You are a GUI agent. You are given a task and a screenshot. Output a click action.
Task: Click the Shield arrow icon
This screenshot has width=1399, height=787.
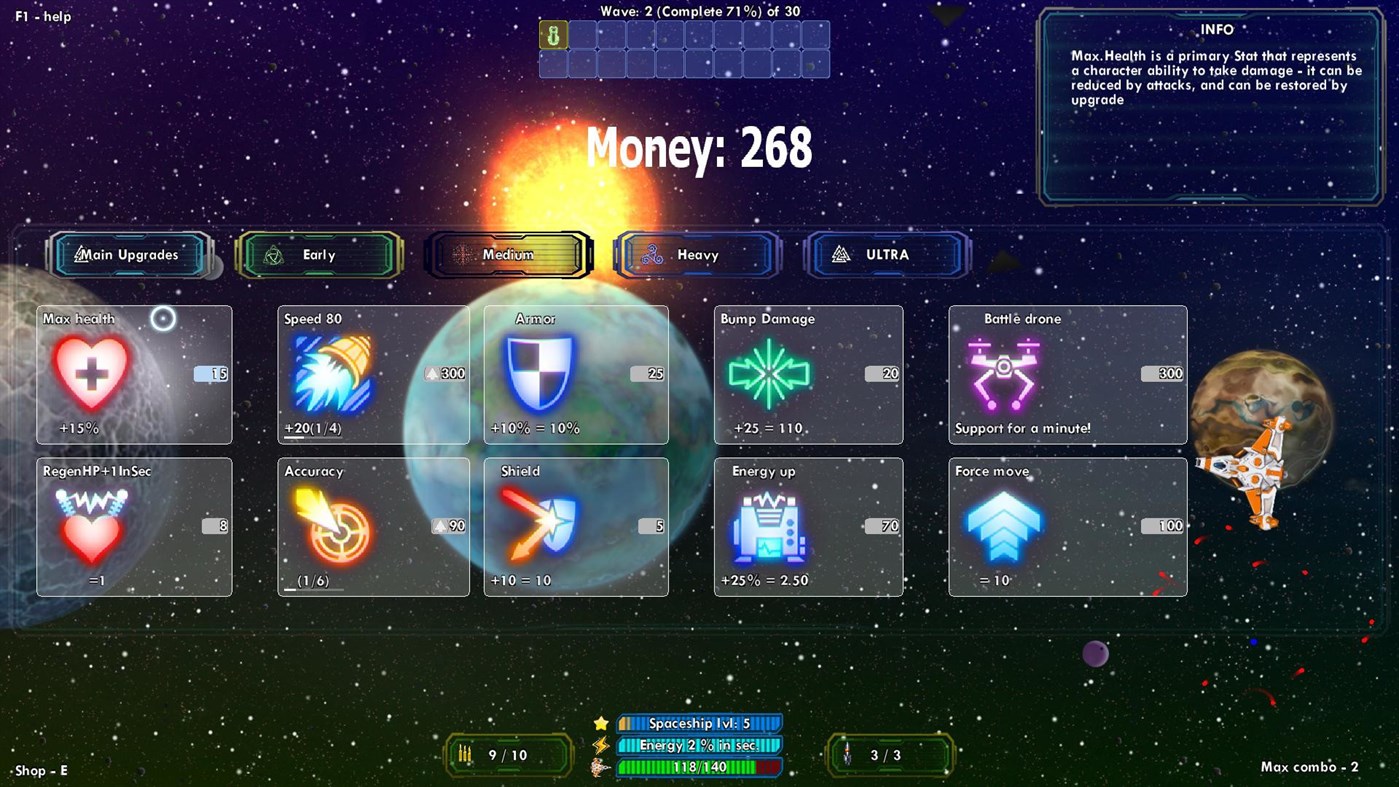pos(538,527)
